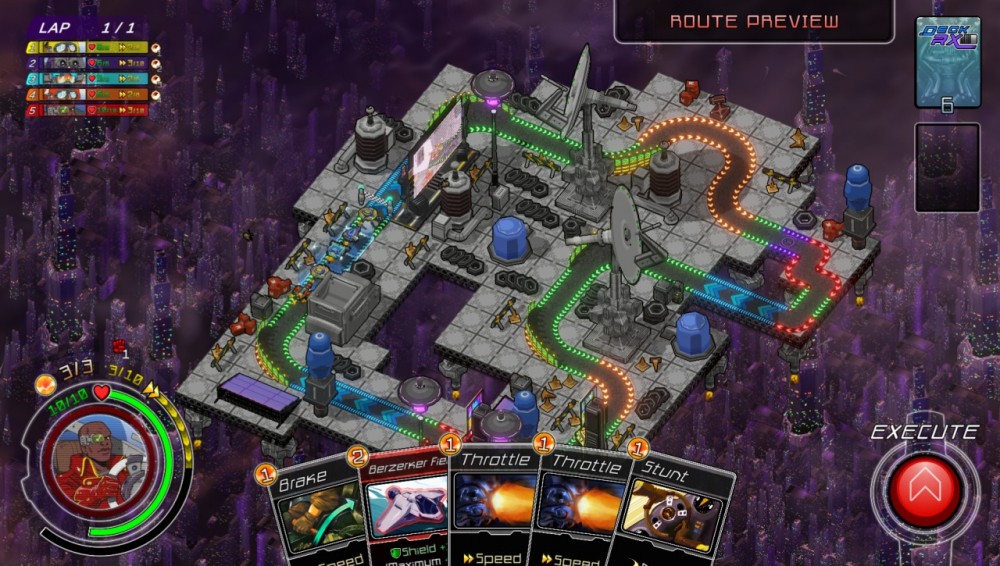Hit the red Execute button

point(926,491)
